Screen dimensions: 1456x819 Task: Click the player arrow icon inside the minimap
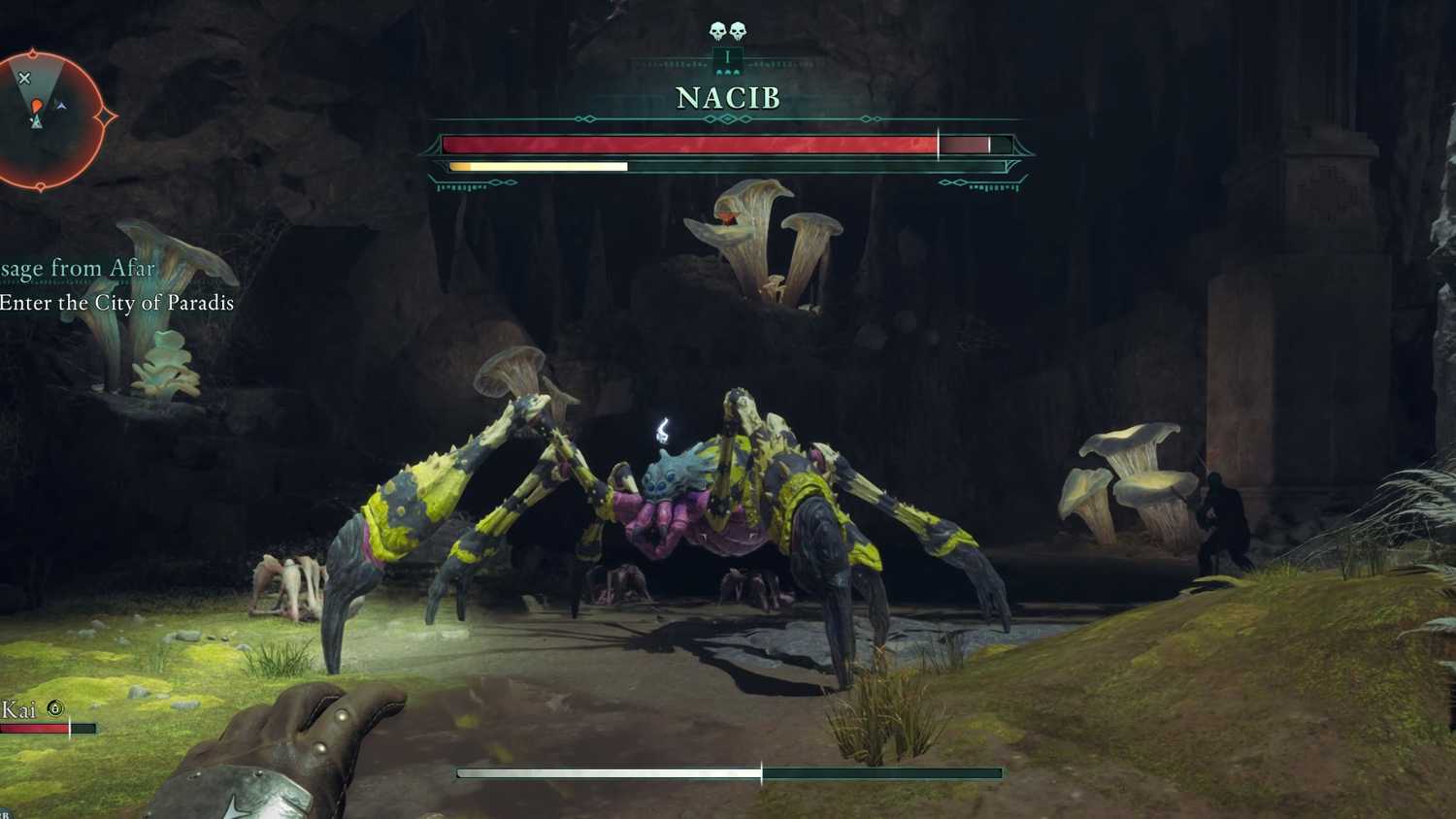(36, 121)
